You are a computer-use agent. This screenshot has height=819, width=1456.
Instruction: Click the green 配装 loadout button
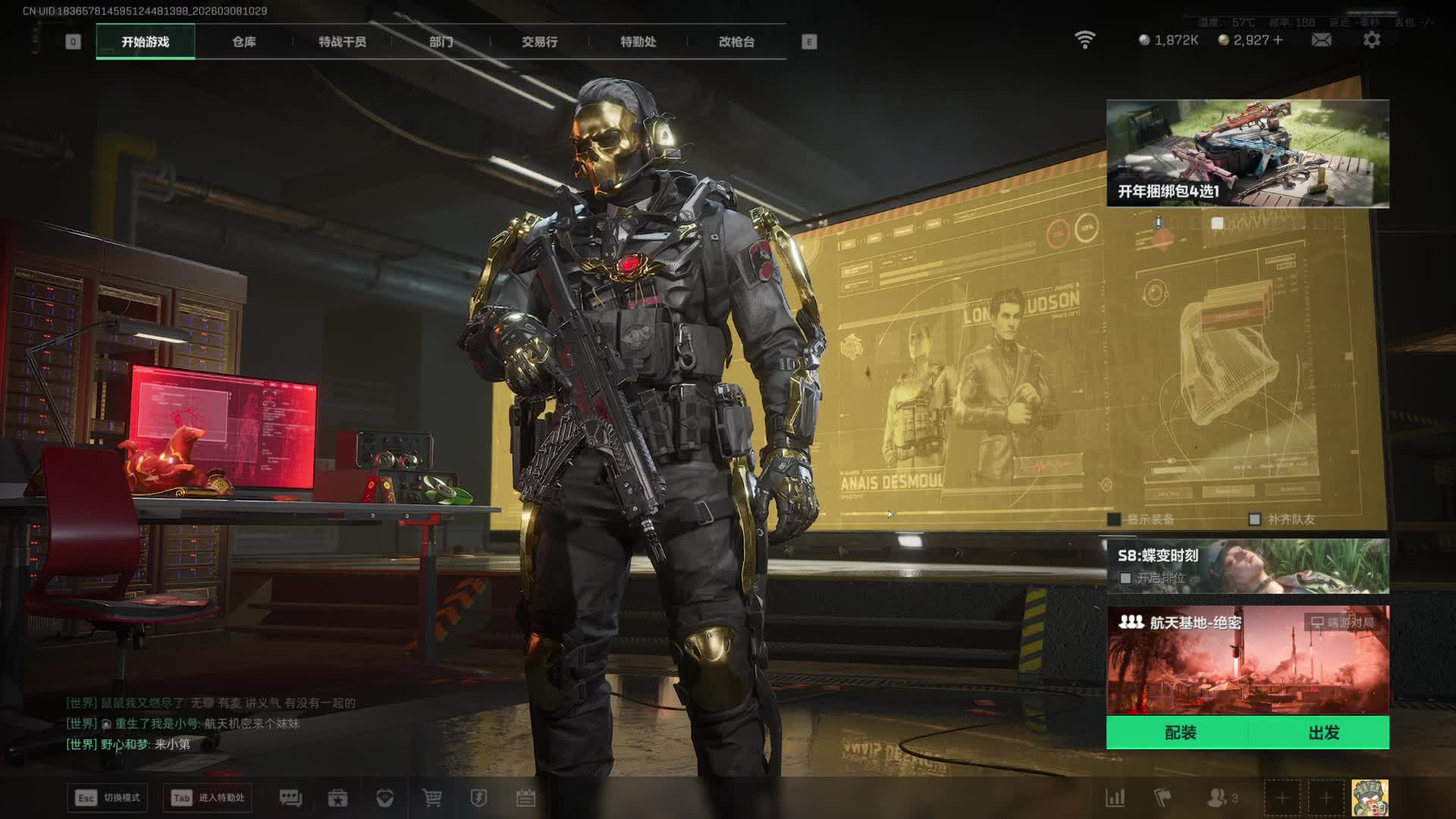(x=1180, y=733)
